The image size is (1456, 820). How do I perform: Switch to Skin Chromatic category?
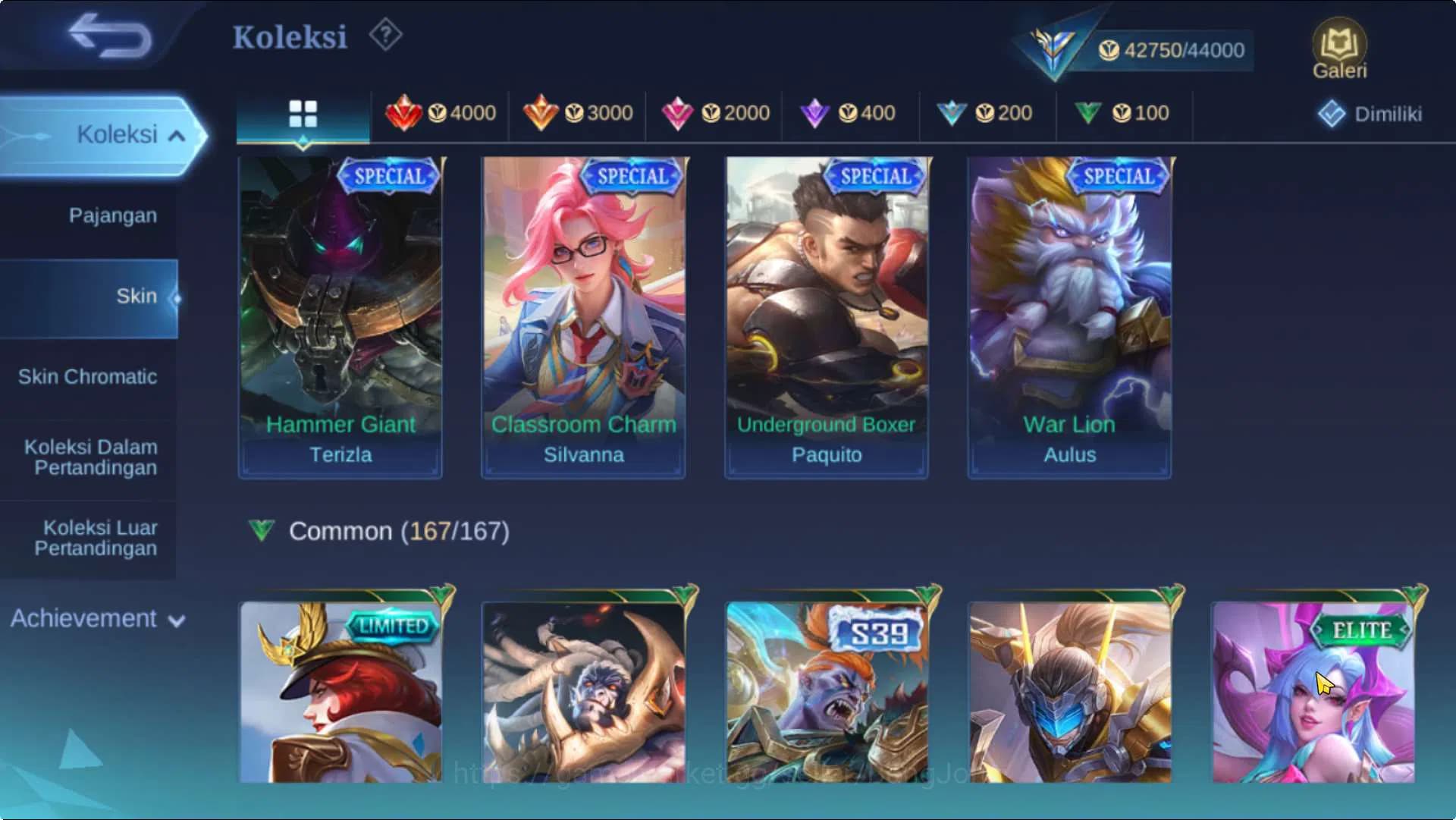click(89, 377)
